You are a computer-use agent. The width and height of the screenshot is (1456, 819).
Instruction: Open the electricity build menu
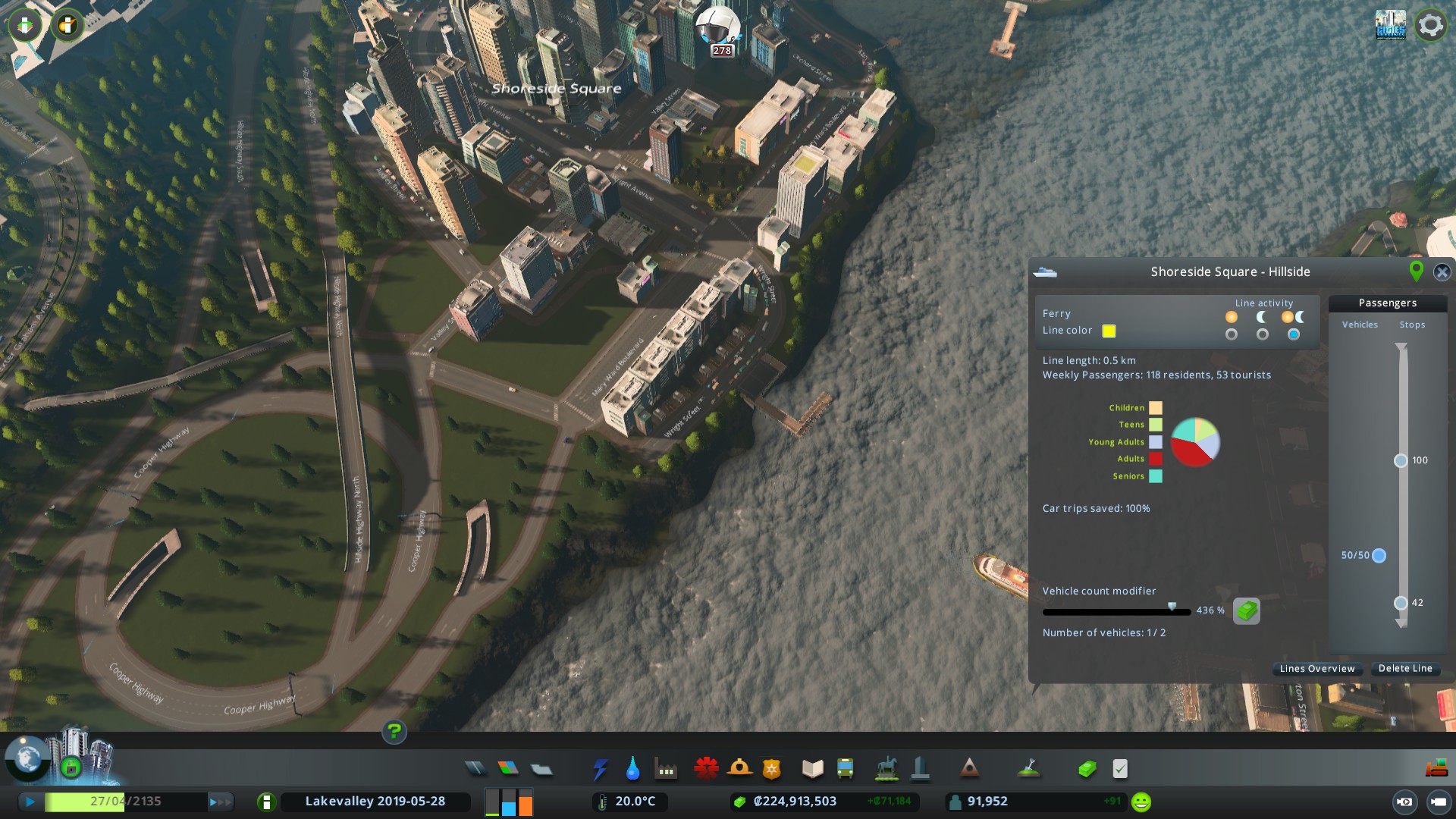(x=600, y=770)
